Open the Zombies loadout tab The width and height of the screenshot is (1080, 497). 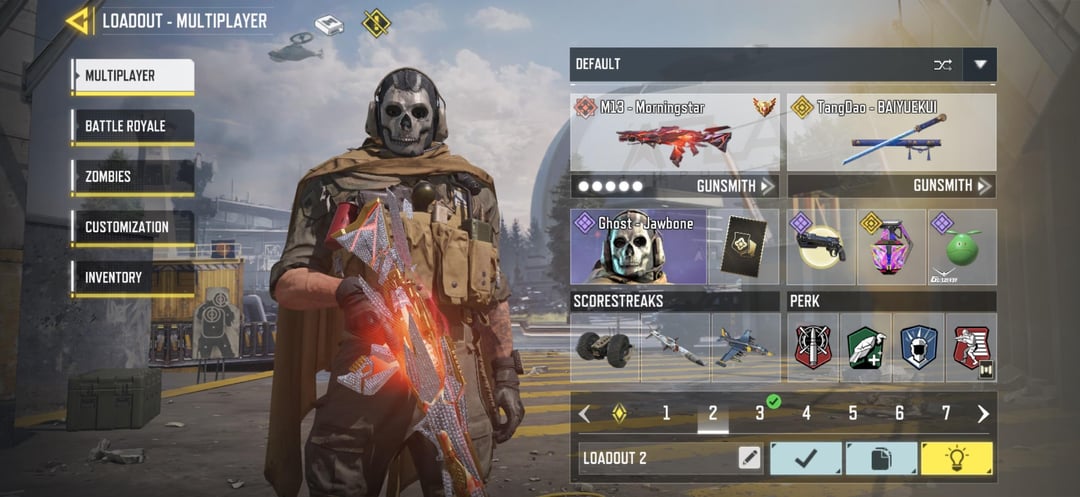coord(132,177)
